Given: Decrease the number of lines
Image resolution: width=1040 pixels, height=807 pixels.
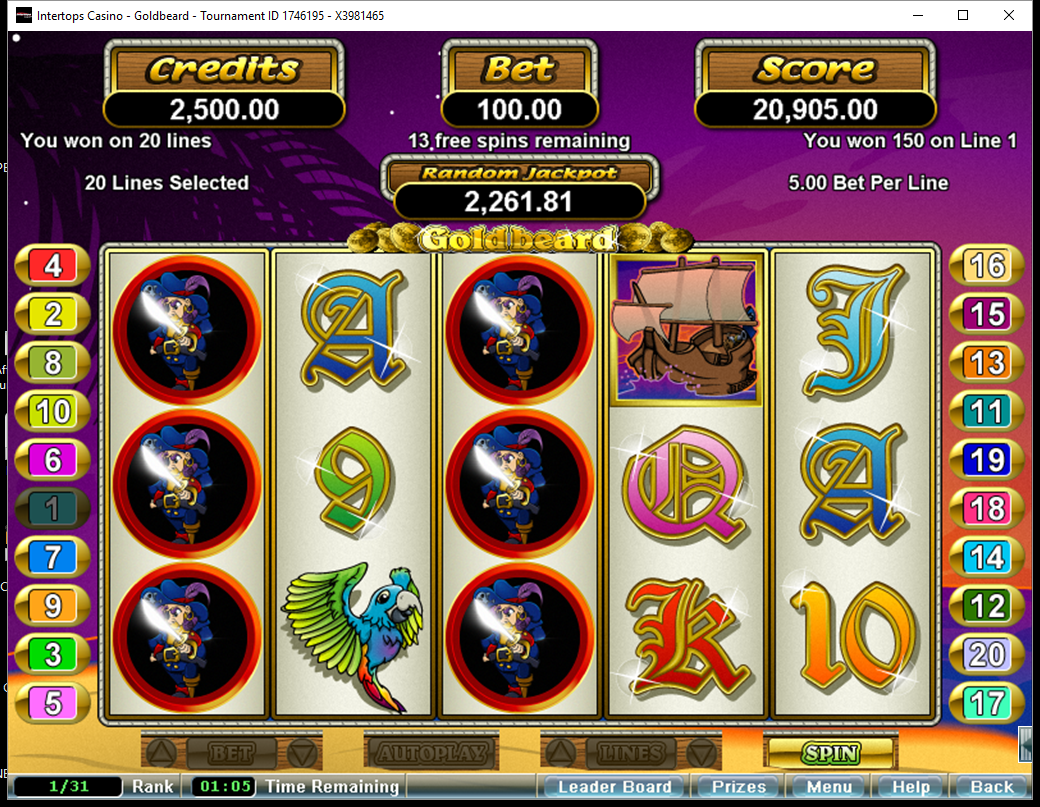Looking at the screenshot, I should click(x=703, y=752).
